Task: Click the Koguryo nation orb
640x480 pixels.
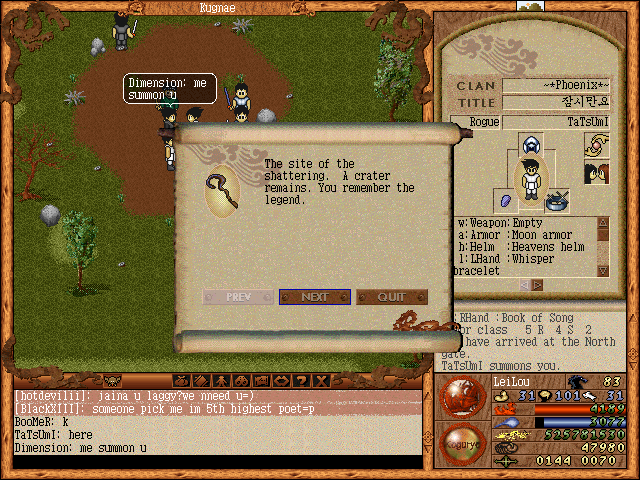Action: (461, 443)
